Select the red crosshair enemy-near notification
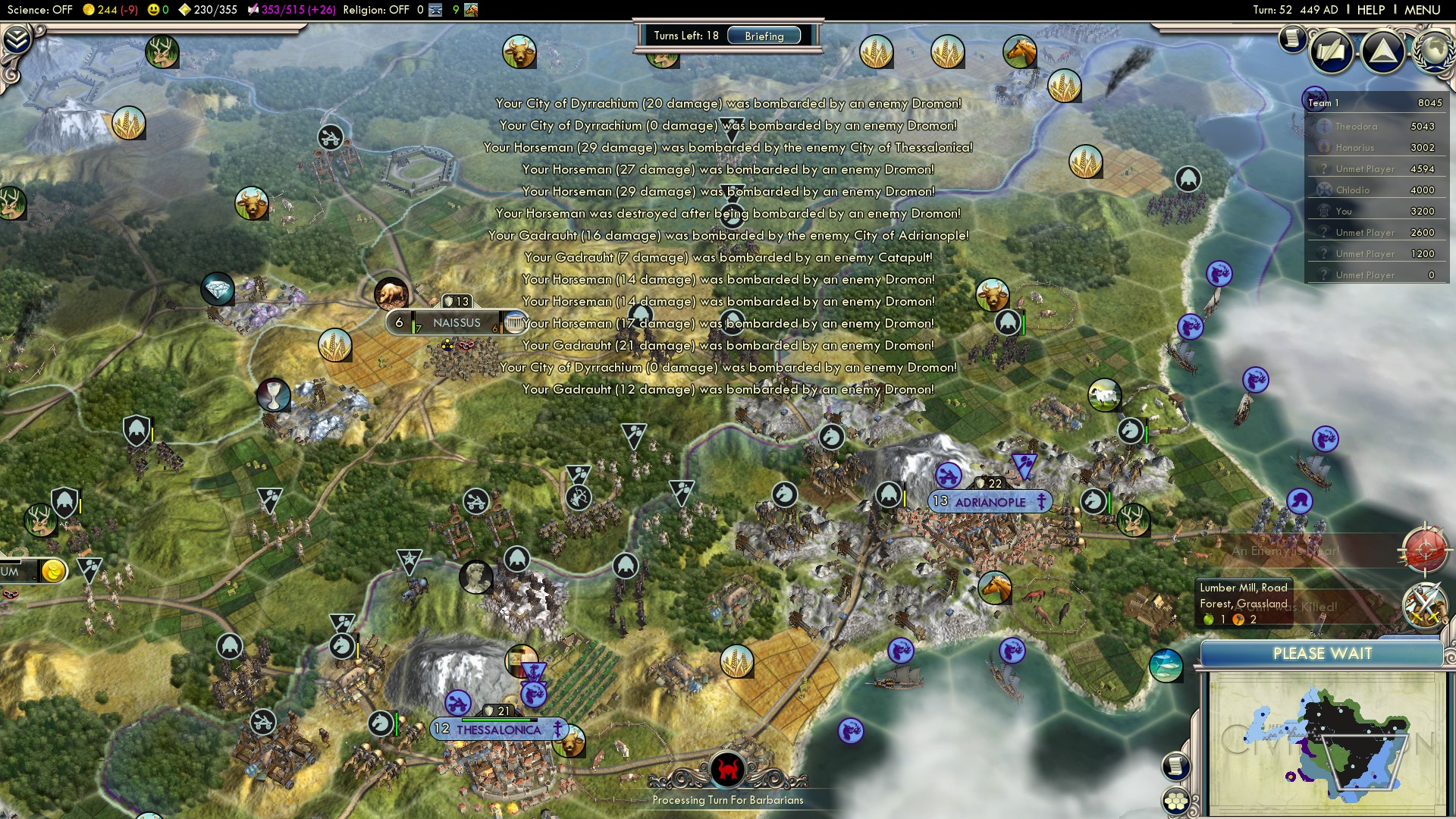The height and width of the screenshot is (819, 1456). (1425, 550)
